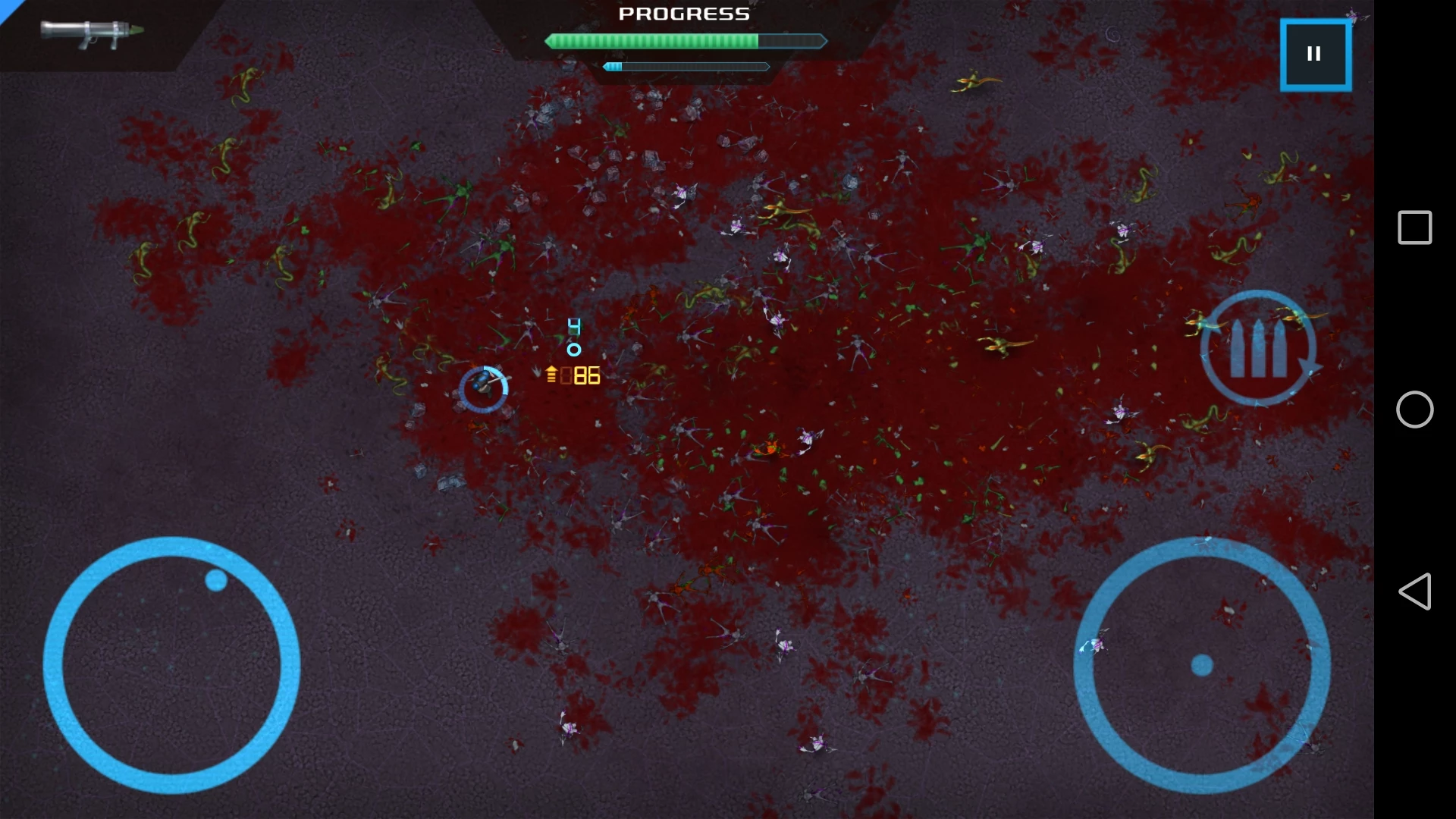Touch the left movement joystick ring
This screenshot has width=1456, height=819.
point(171,665)
